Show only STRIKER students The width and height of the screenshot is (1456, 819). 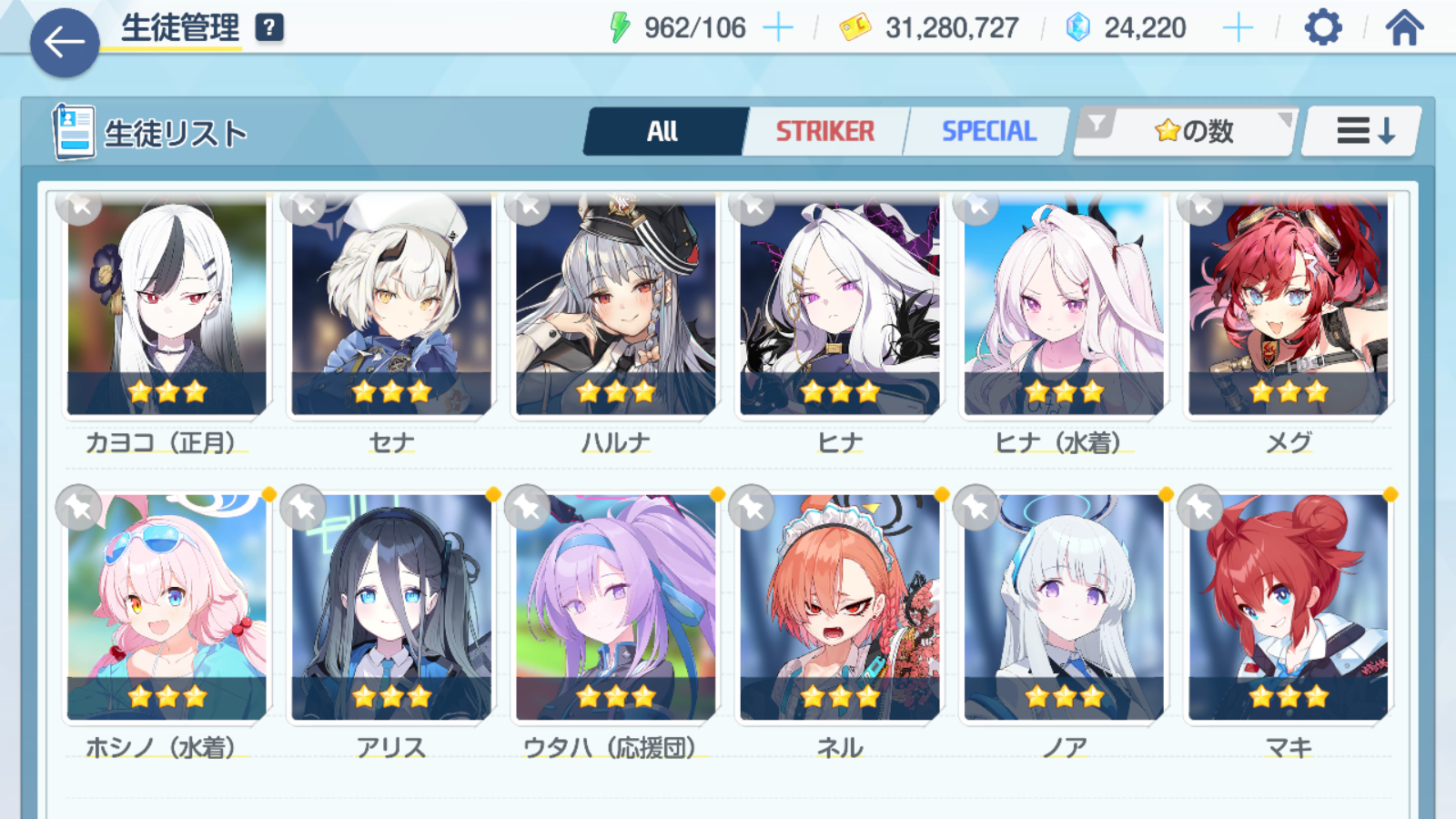(824, 132)
